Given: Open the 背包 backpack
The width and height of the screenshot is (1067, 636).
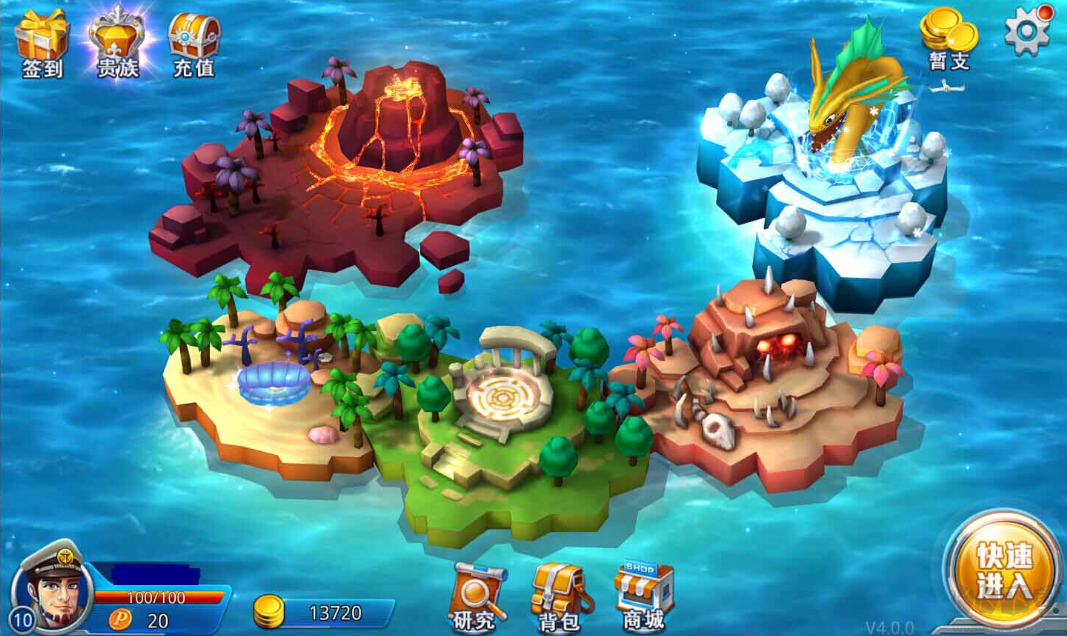Looking at the screenshot, I should pyautogui.click(x=560, y=596).
